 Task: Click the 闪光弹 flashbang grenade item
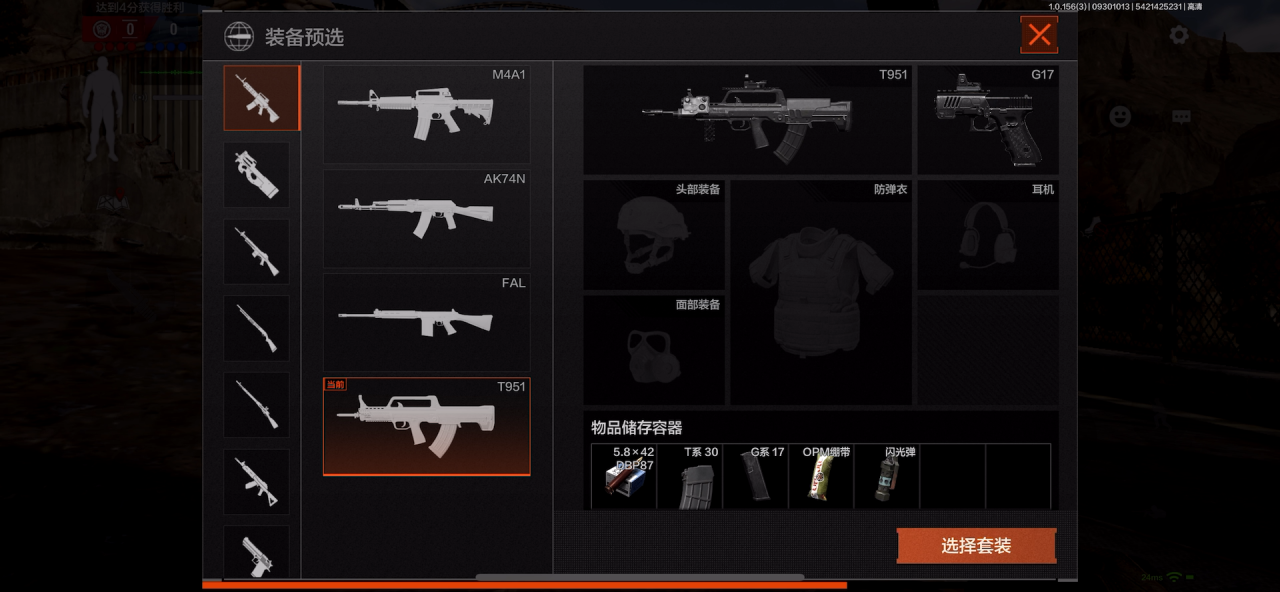pyautogui.click(x=886, y=478)
